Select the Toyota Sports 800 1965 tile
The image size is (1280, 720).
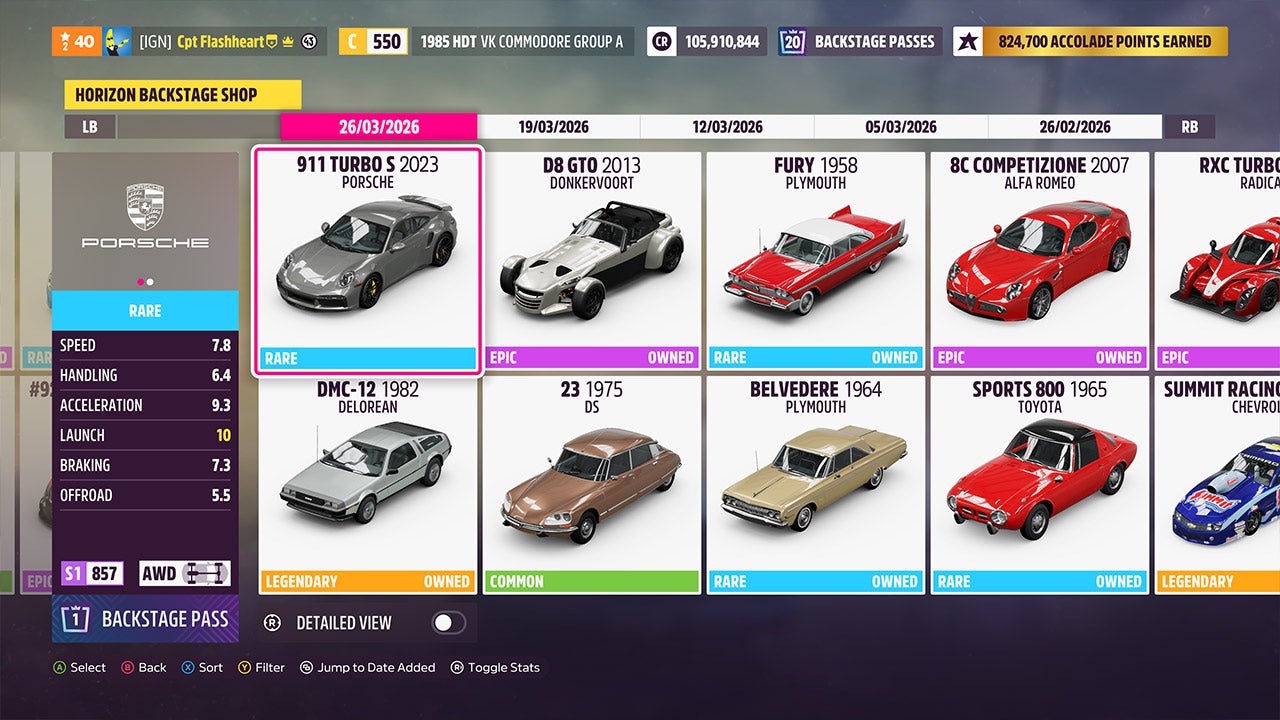(x=1040, y=484)
